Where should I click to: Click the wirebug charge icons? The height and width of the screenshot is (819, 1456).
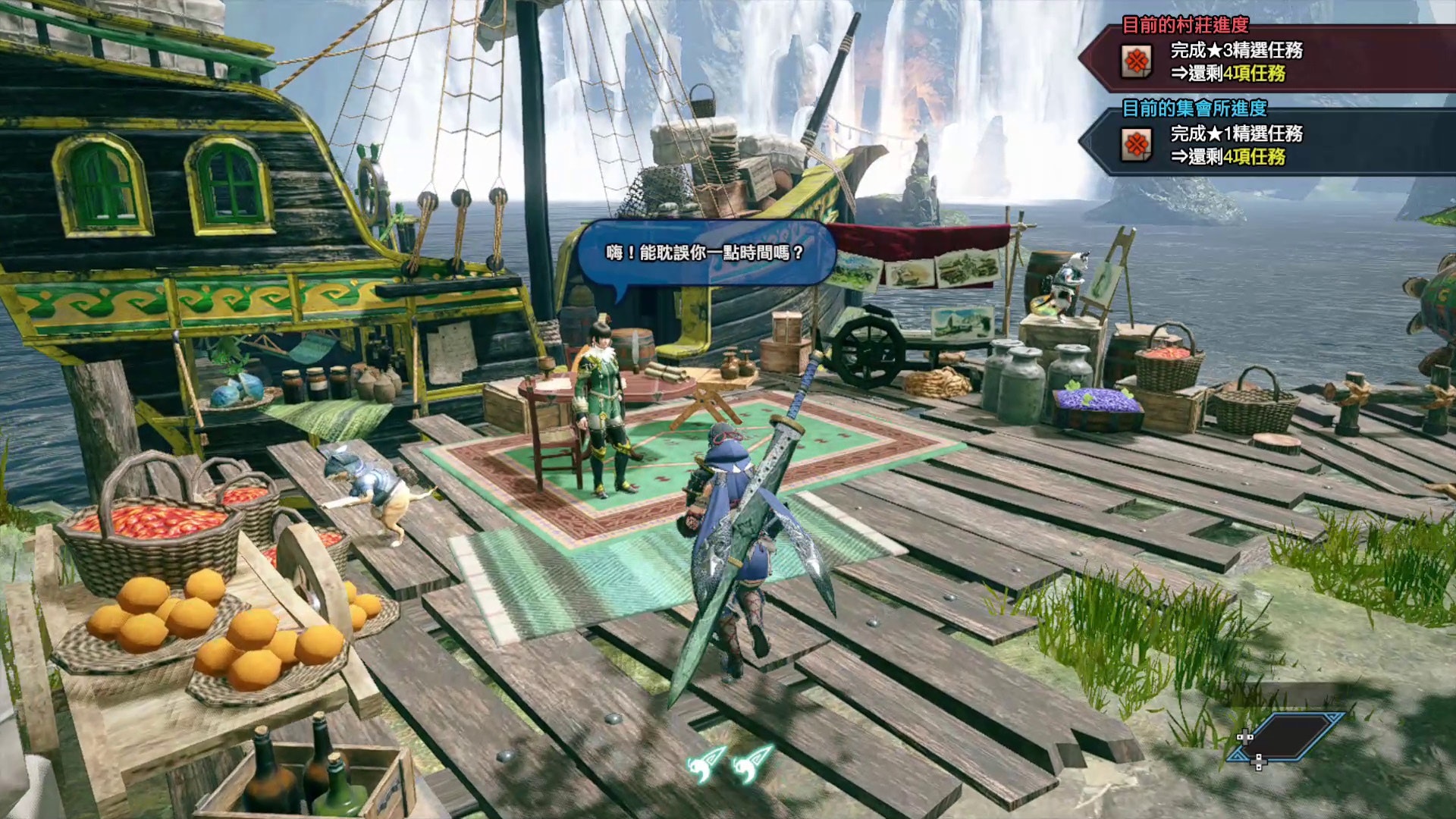coord(730,763)
